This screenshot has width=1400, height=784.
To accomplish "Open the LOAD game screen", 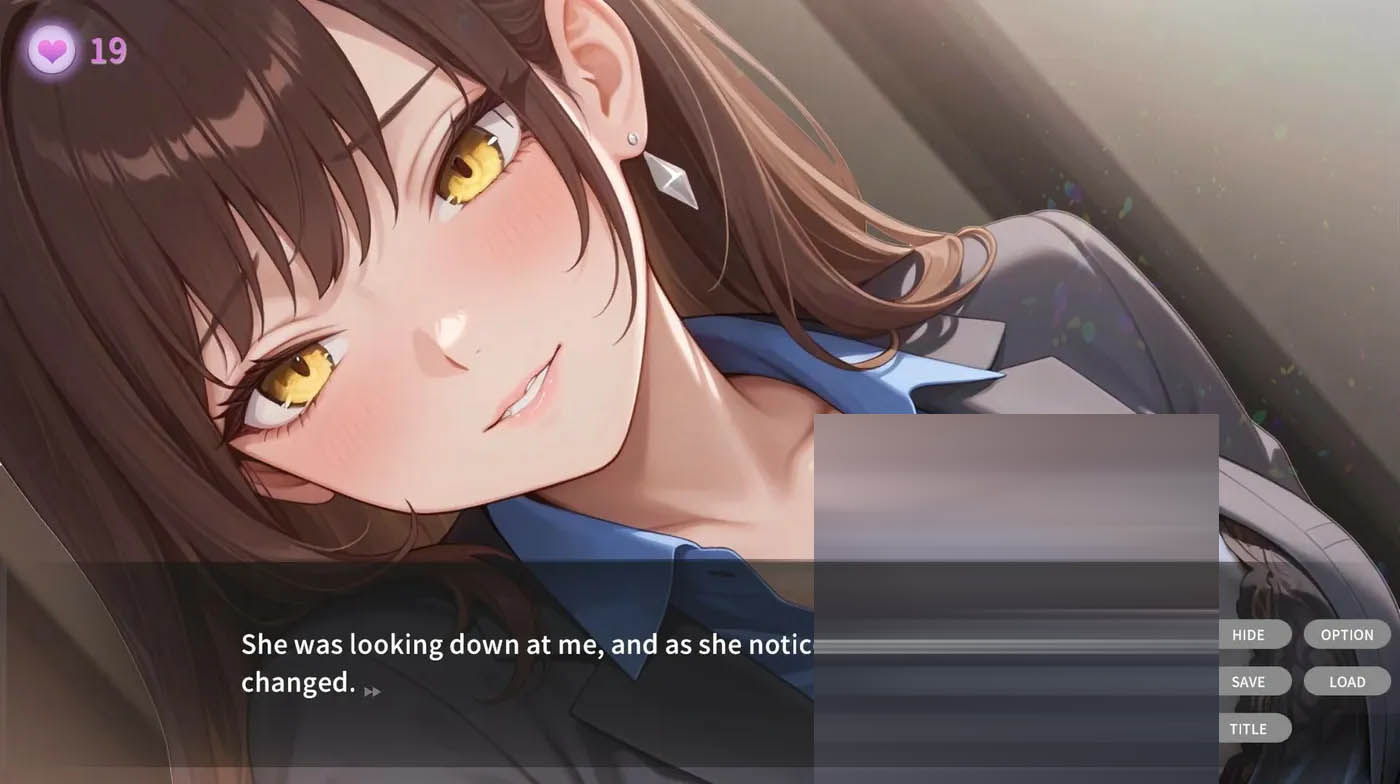I will [1346, 682].
